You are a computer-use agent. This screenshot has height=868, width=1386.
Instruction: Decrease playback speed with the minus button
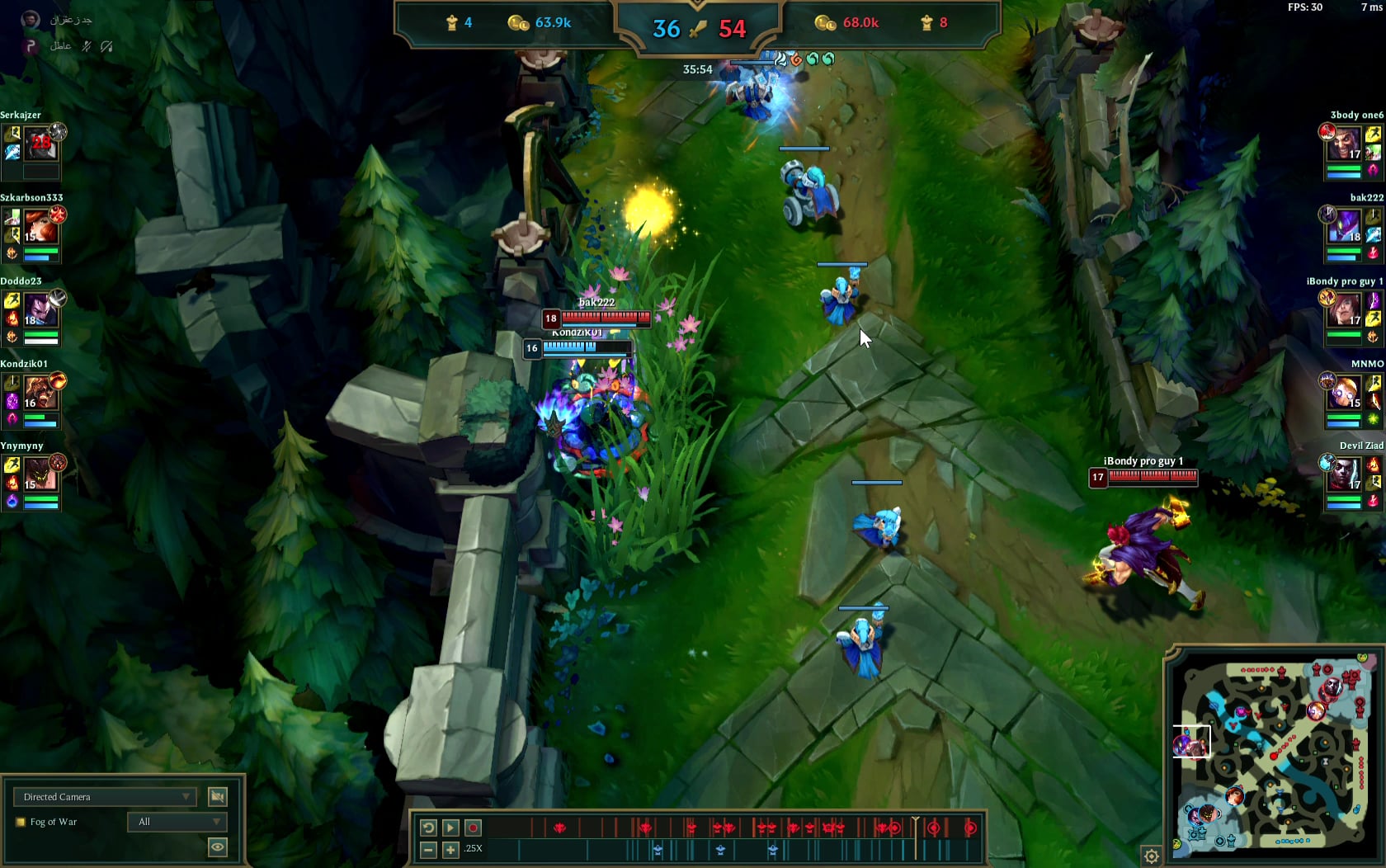(x=428, y=849)
